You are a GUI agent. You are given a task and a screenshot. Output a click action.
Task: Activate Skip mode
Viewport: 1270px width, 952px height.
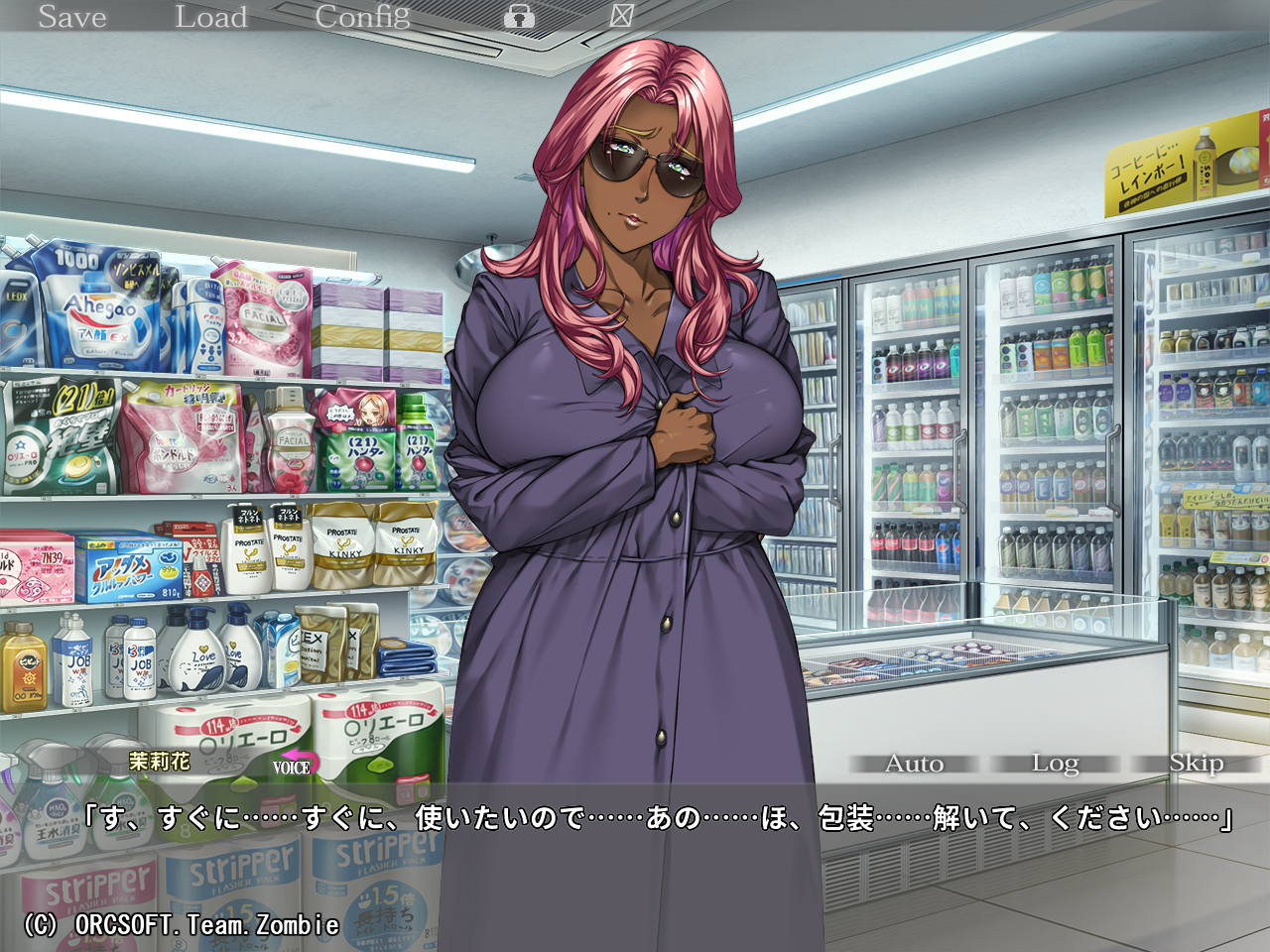1196,764
